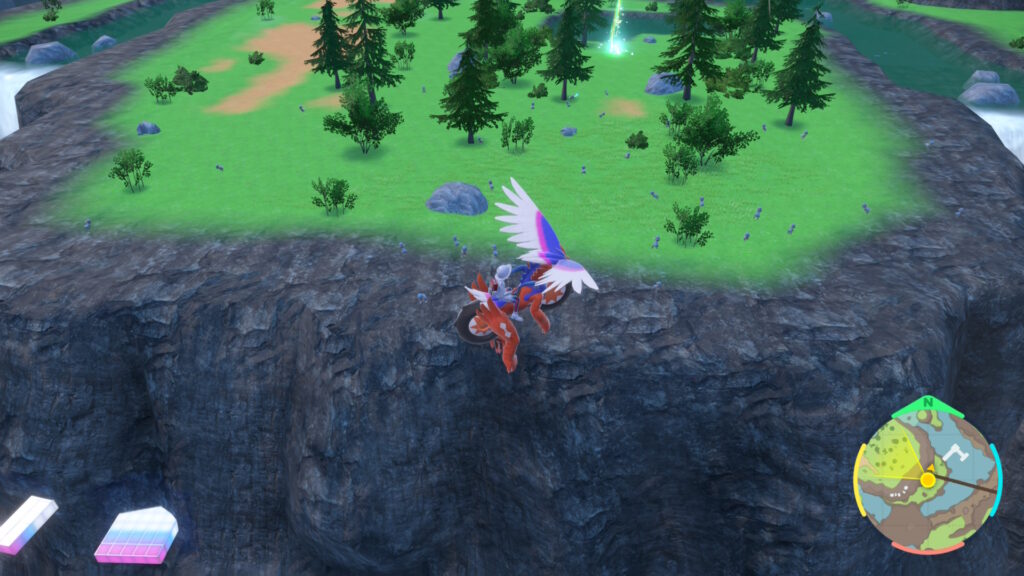Select the yellow player marker on the minimap
The image size is (1024, 576).
[928, 480]
